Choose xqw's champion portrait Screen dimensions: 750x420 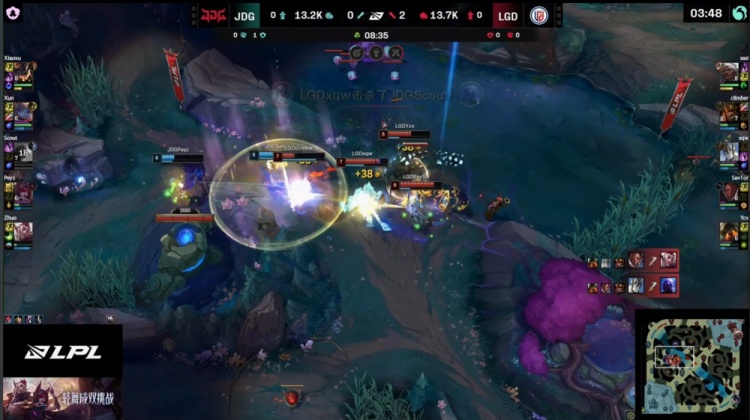728,152
